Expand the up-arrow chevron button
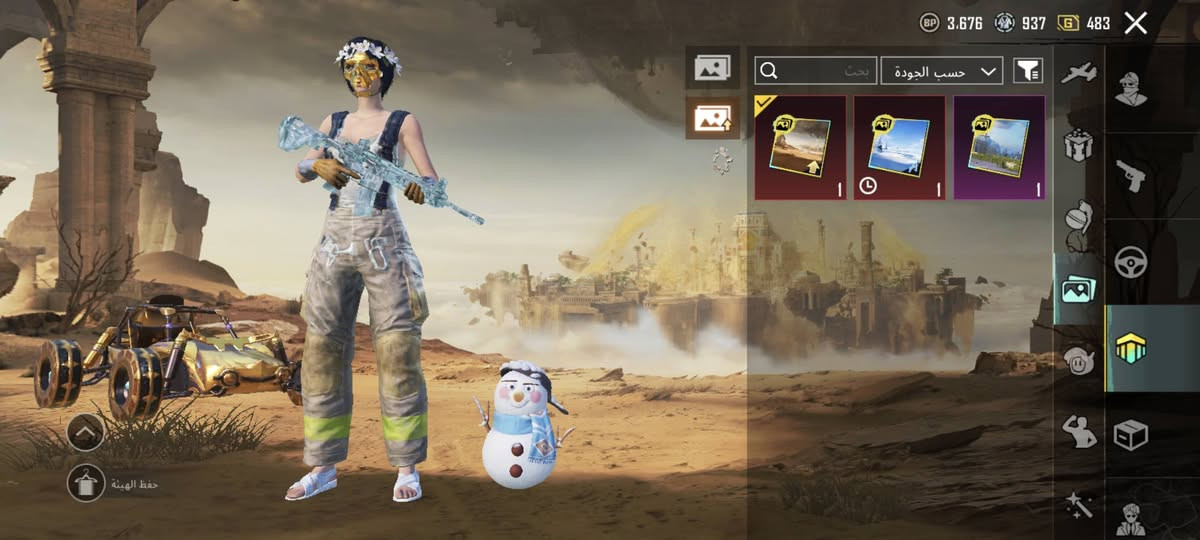This screenshot has height=540, width=1200. [x=87, y=432]
